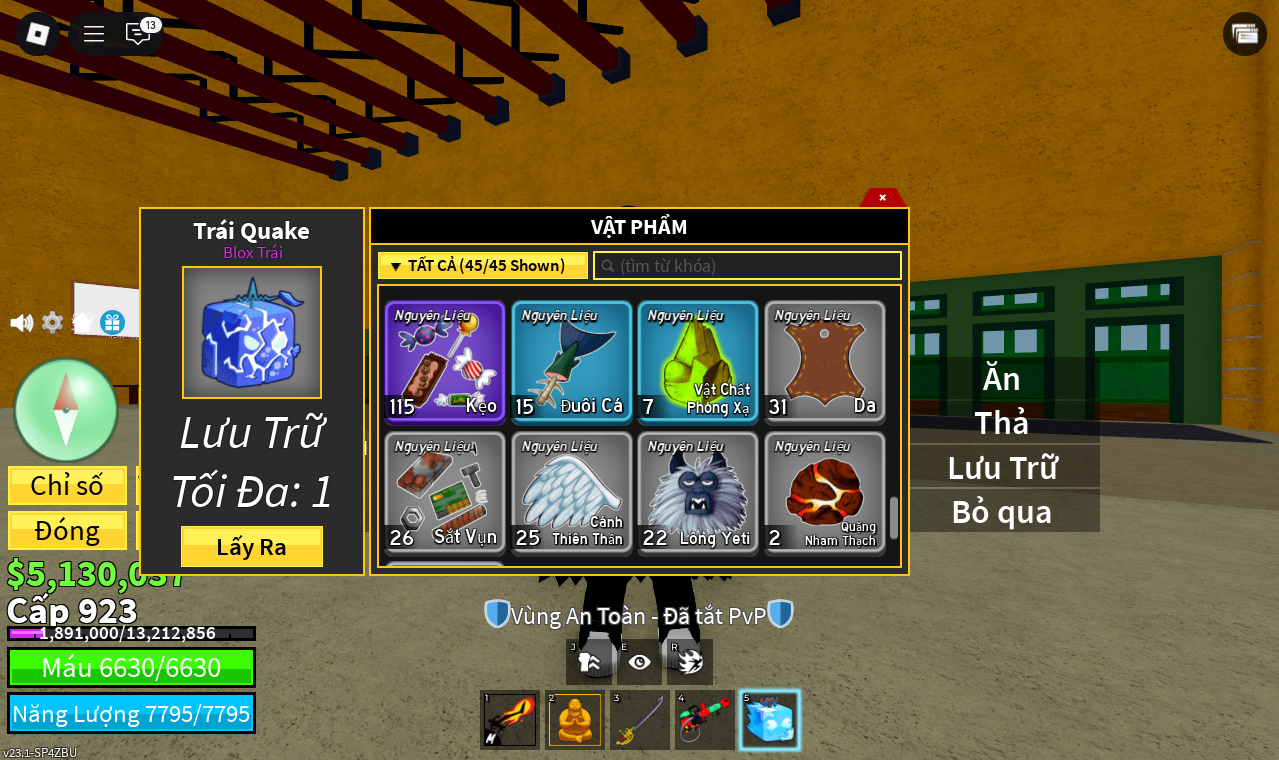Pick the Sắt Vụn scrap metal slot
Viewport: 1279px width, 760px height.
click(445, 492)
